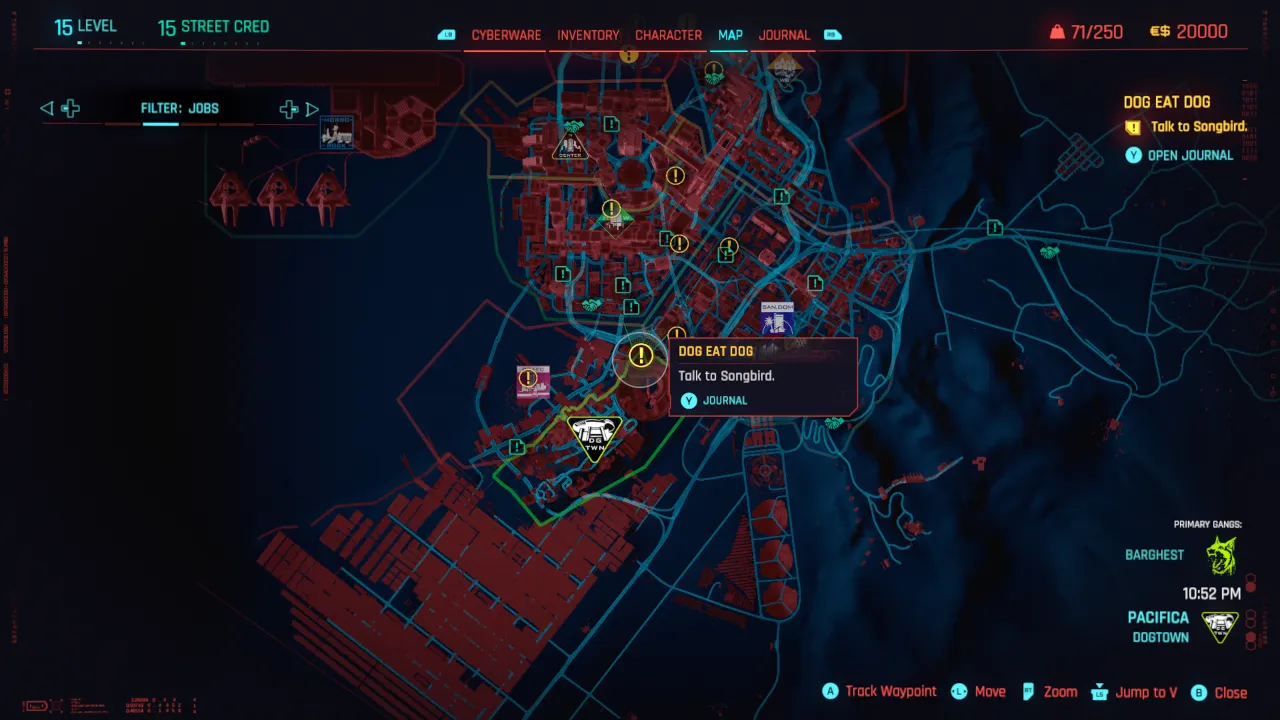Click the right arrow beside Filter: Jobs
The image size is (1280, 720).
(312, 108)
